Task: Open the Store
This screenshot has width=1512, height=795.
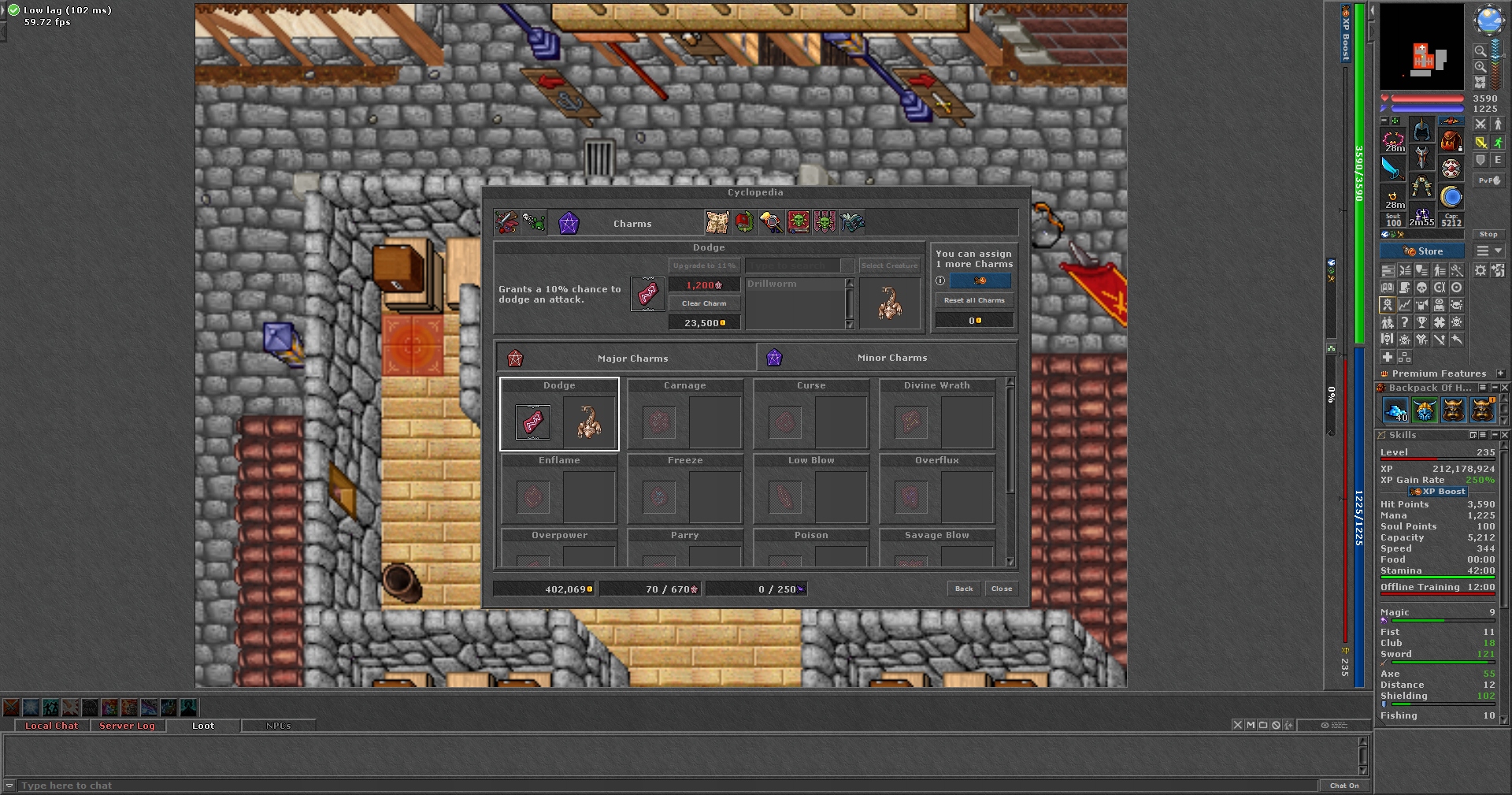Action: (1422, 251)
